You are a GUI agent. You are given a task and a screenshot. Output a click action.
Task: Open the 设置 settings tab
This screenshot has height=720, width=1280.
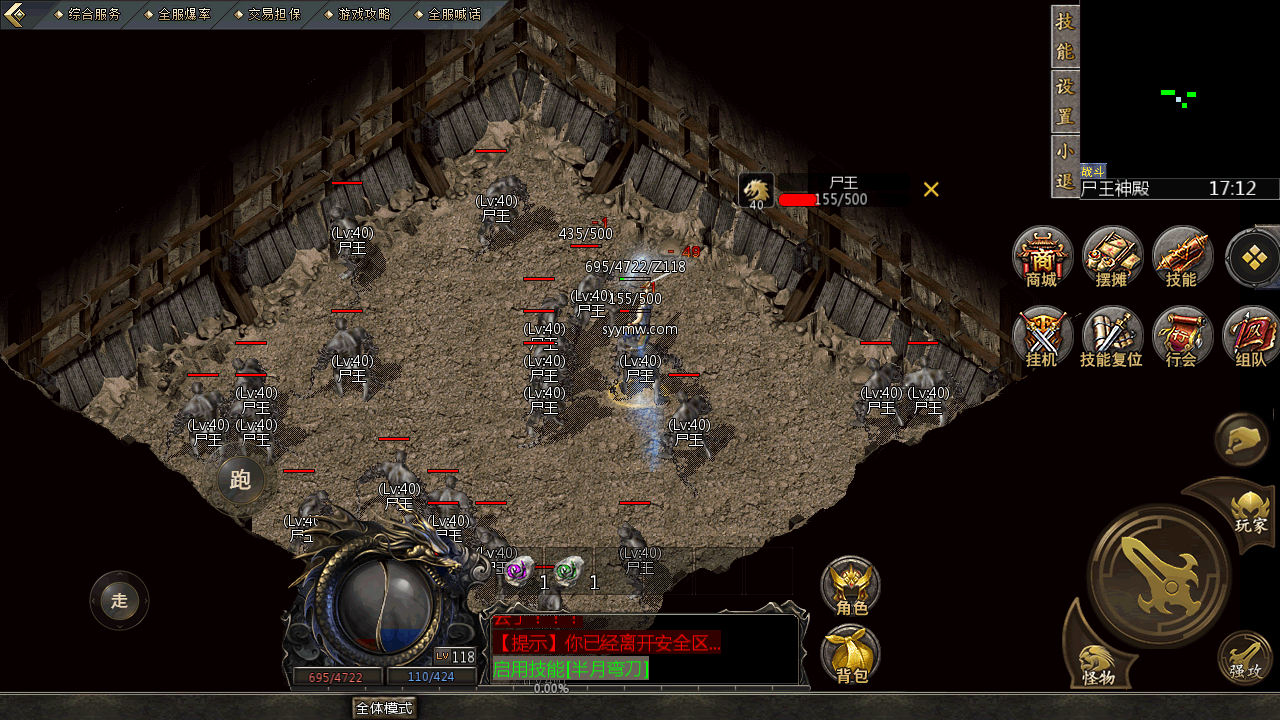point(1065,101)
